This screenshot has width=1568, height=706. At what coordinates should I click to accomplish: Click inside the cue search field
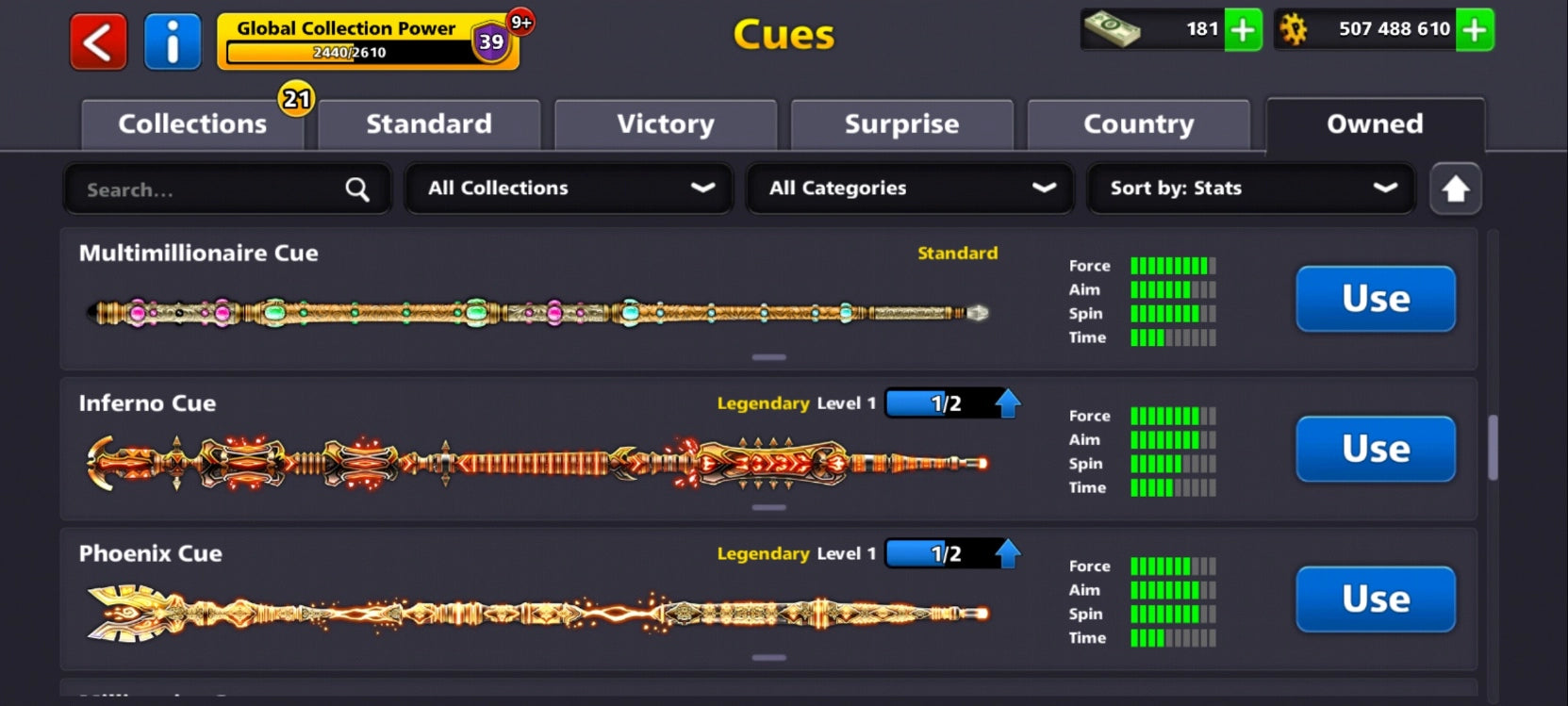189,189
